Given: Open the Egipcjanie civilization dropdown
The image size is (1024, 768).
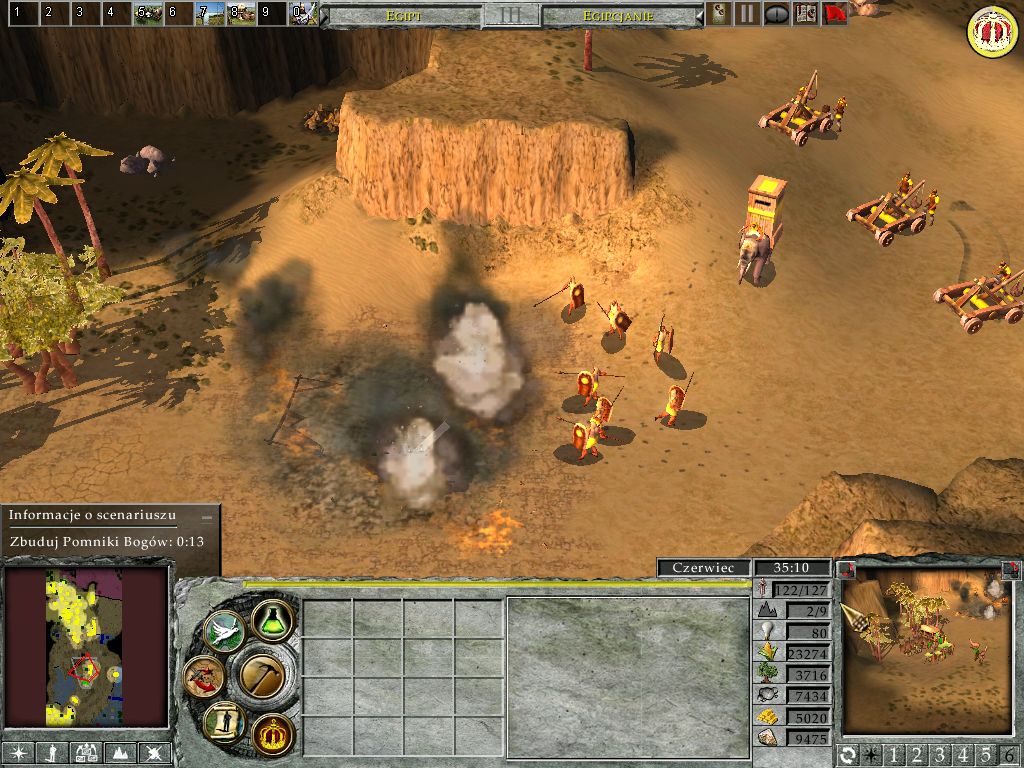Looking at the screenshot, I should pyautogui.click(x=622, y=16).
